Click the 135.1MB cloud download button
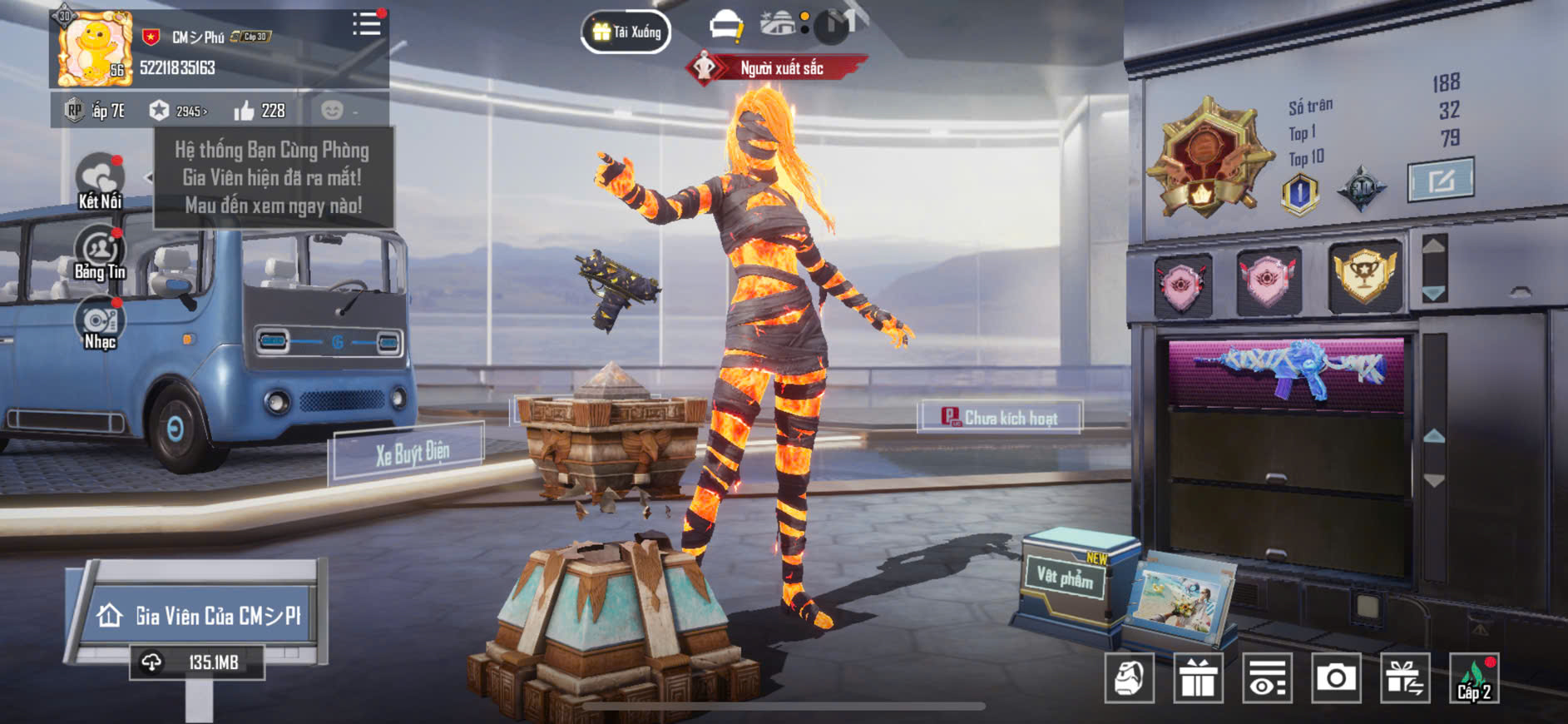1568x724 pixels. coord(197,662)
